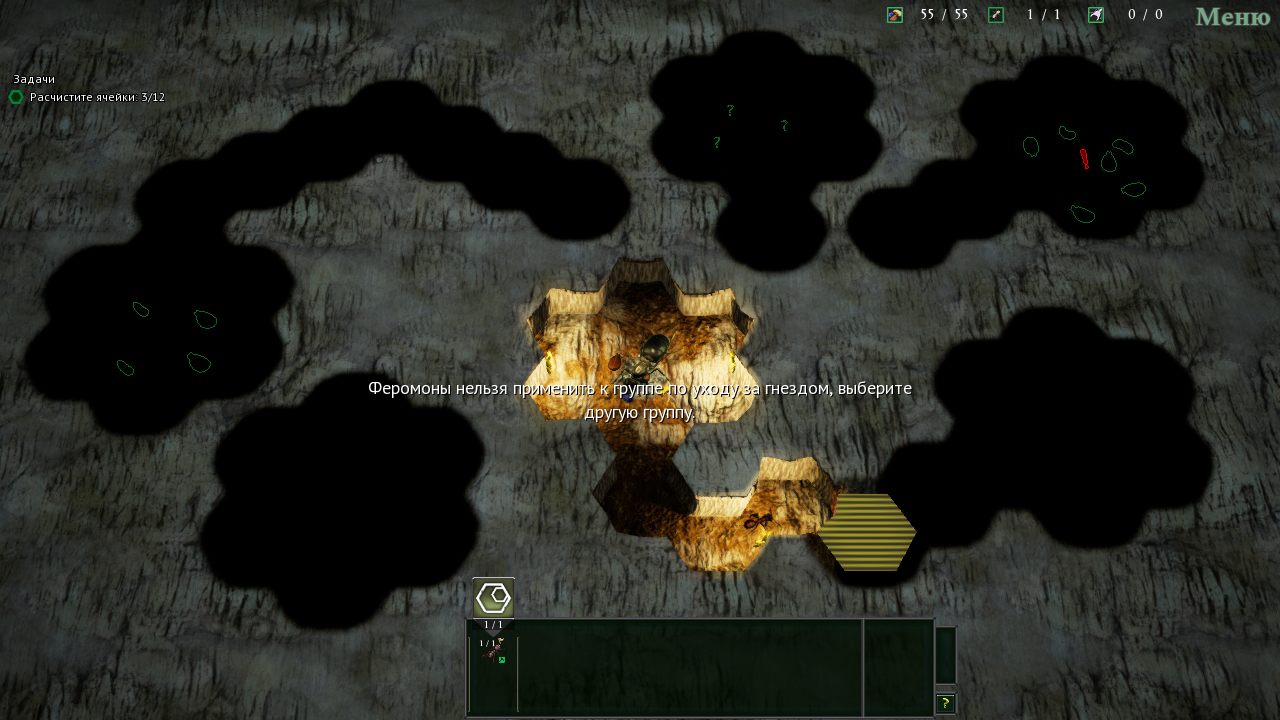The image size is (1280, 720).
Task: Click an outlined food item in the left chamber
Action: point(206,321)
